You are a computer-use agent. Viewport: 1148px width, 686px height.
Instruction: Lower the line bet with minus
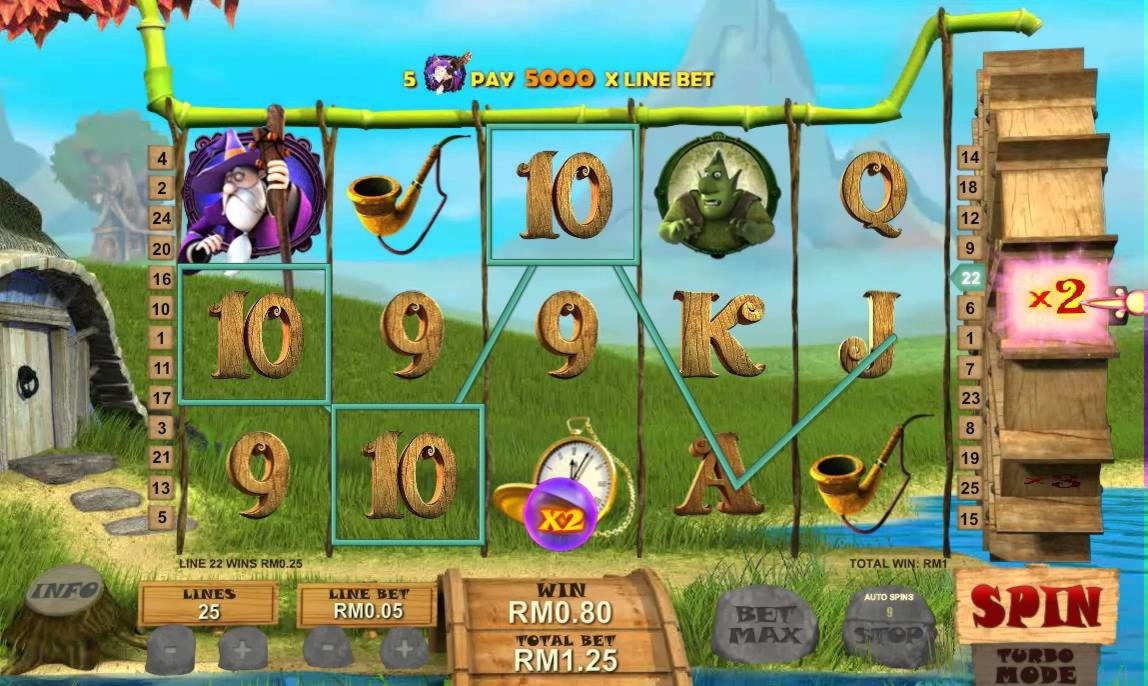point(329,650)
